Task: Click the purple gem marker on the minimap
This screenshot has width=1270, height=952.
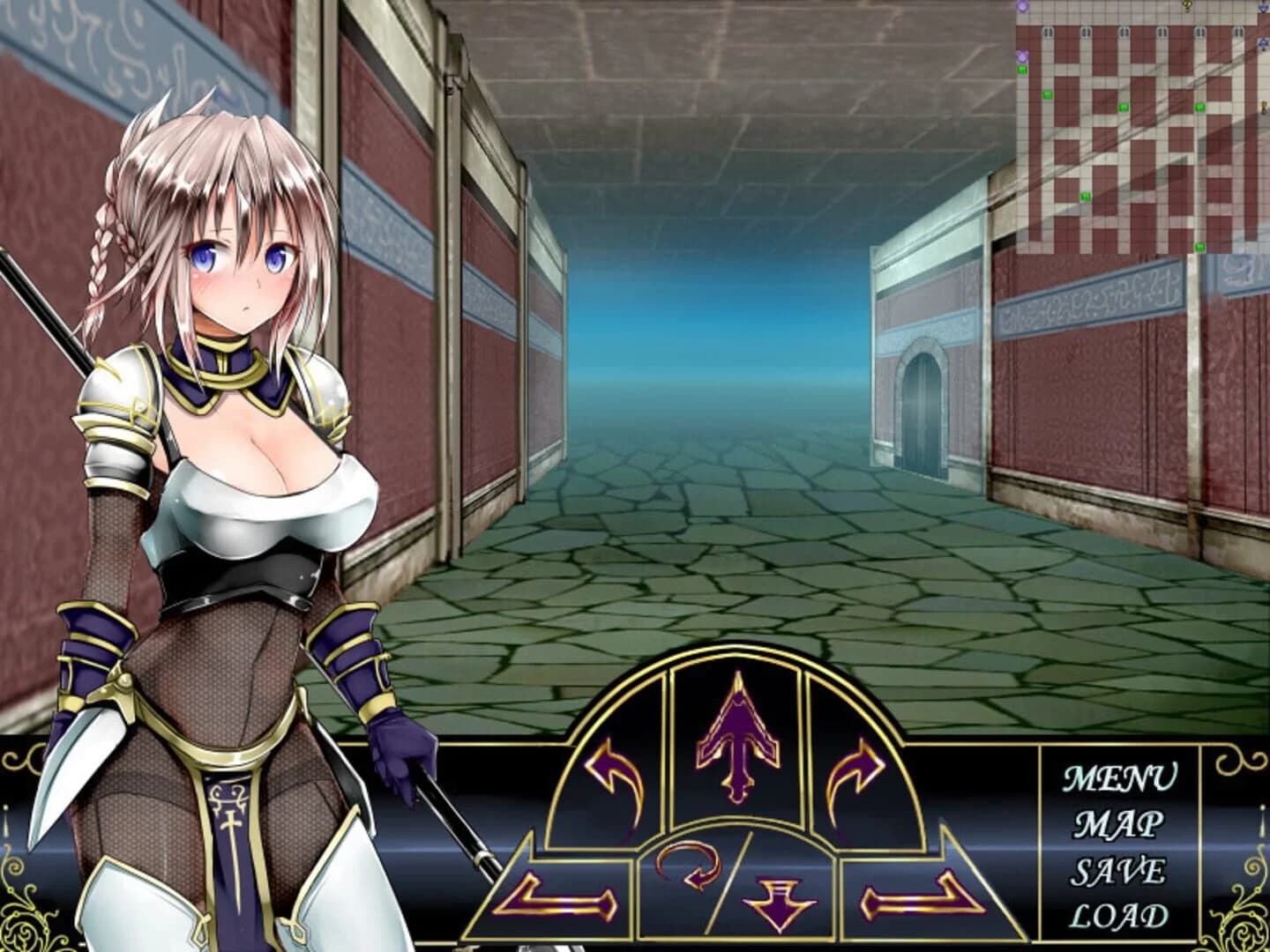Action: [1023, 56]
